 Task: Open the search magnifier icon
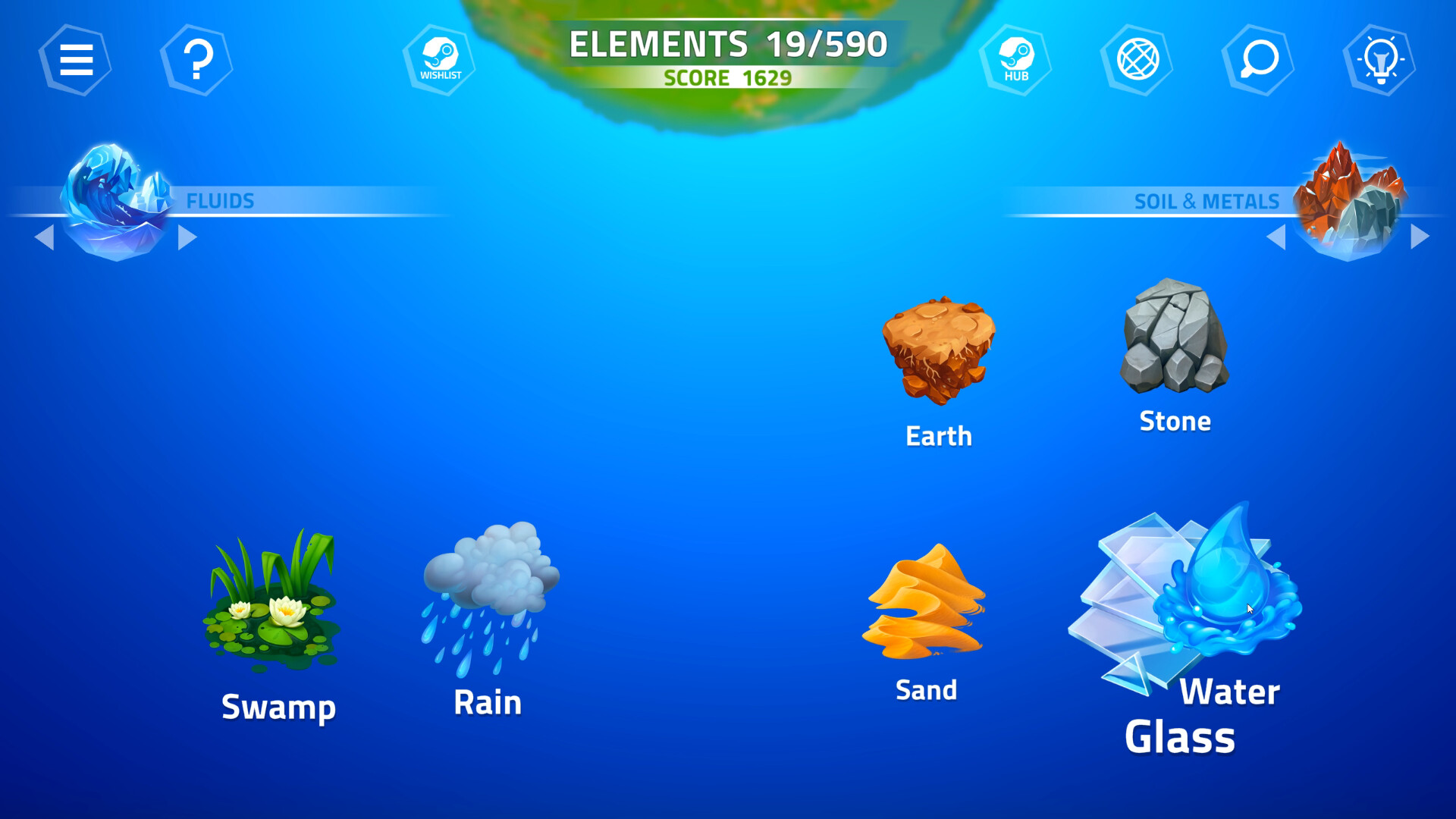(1259, 60)
